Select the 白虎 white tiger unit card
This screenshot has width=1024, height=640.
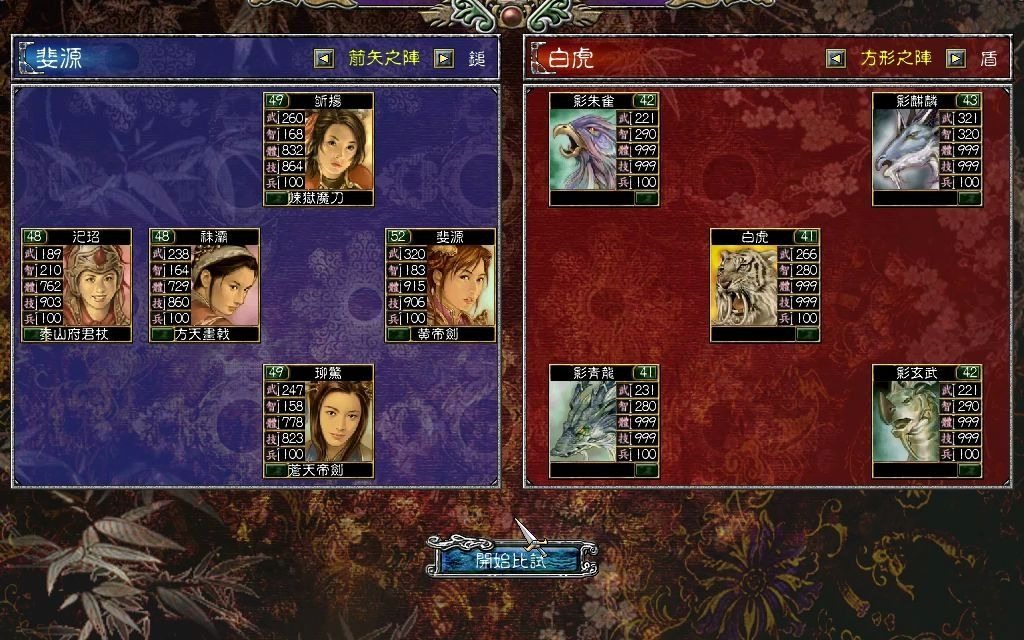(x=765, y=285)
